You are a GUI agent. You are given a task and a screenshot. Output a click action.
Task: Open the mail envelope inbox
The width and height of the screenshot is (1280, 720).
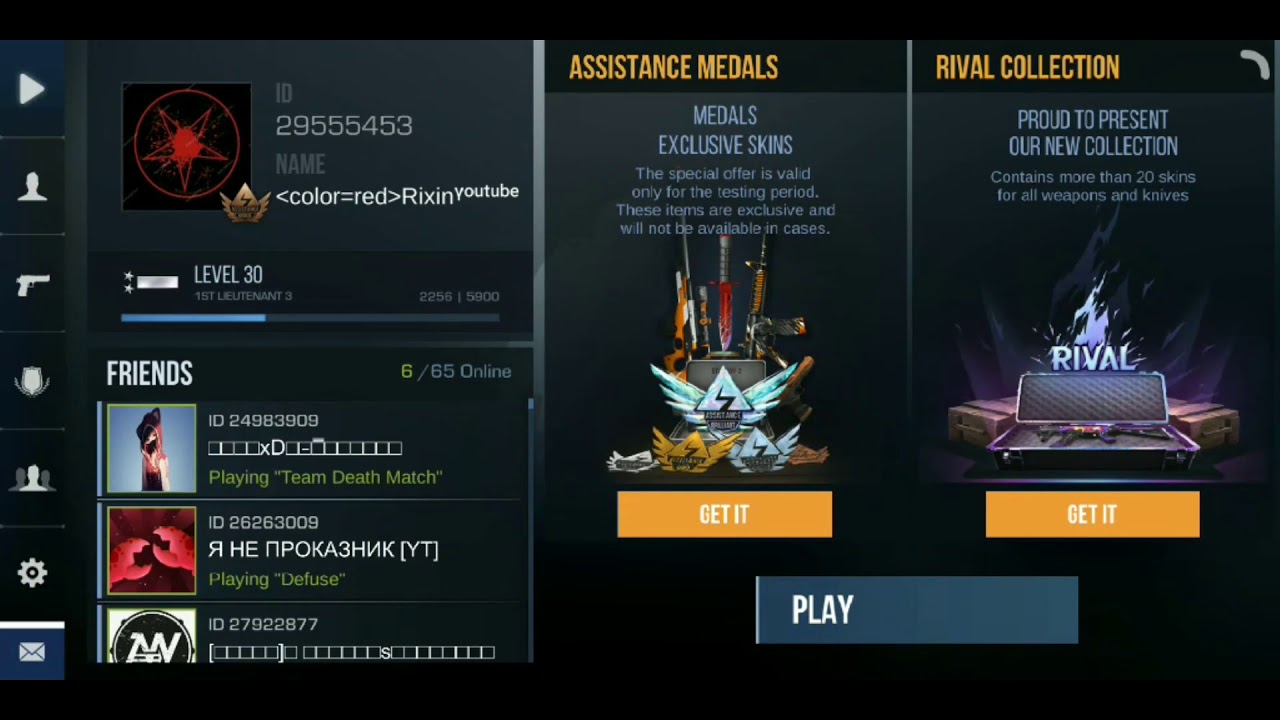pyautogui.click(x=32, y=652)
